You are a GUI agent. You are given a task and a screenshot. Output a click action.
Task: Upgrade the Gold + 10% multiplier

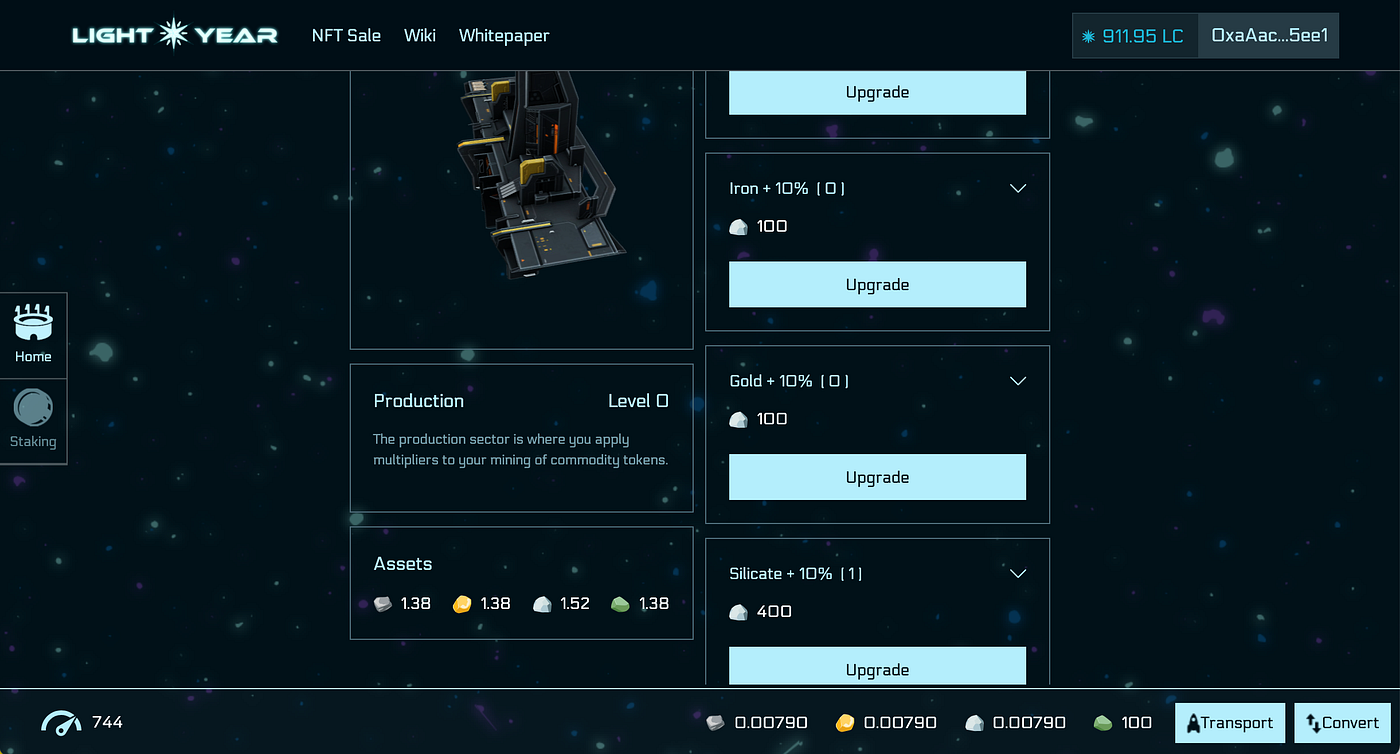click(877, 477)
